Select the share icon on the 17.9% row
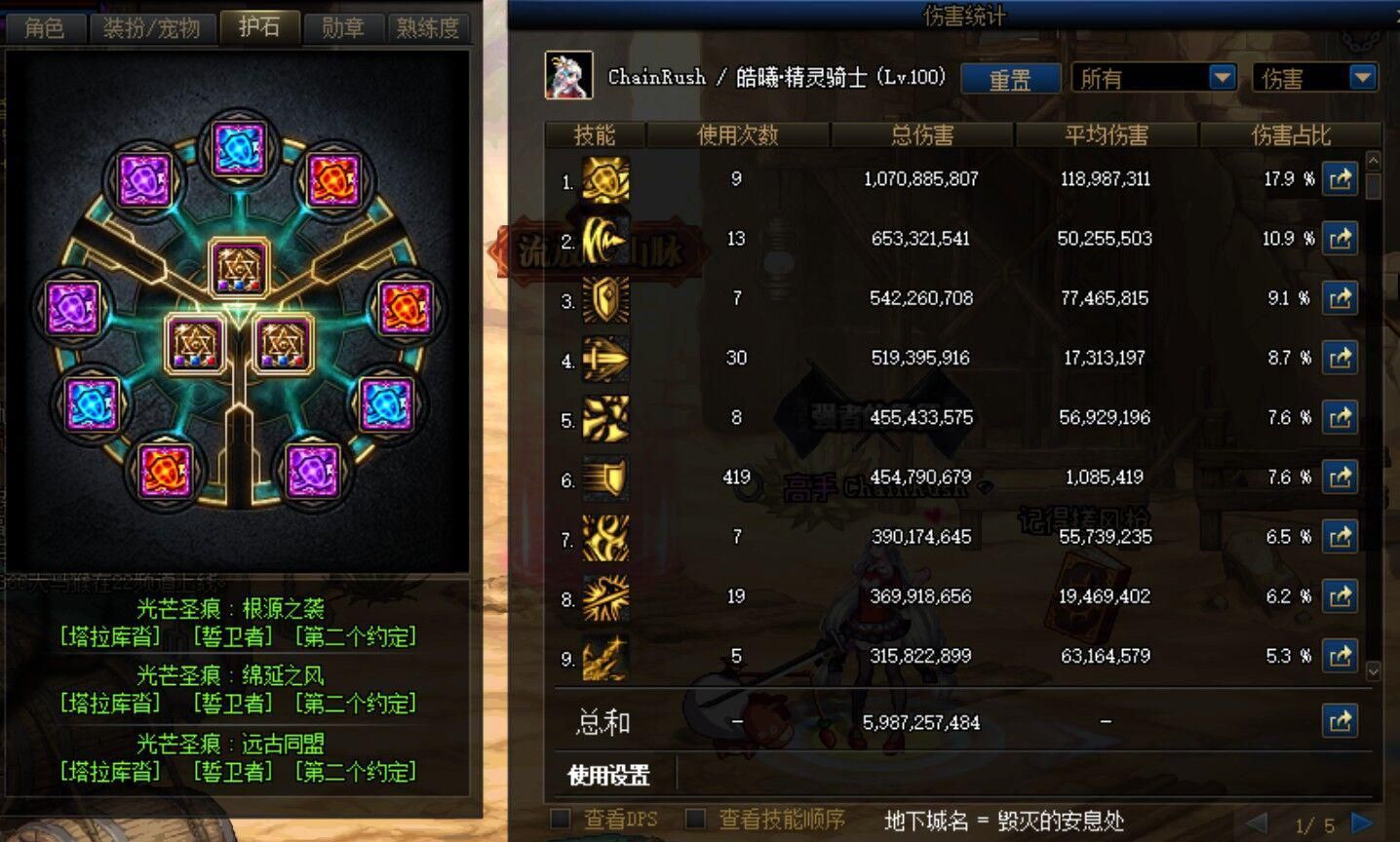The width and height of the screenshot is (1400, 842). click(1341, 179)
